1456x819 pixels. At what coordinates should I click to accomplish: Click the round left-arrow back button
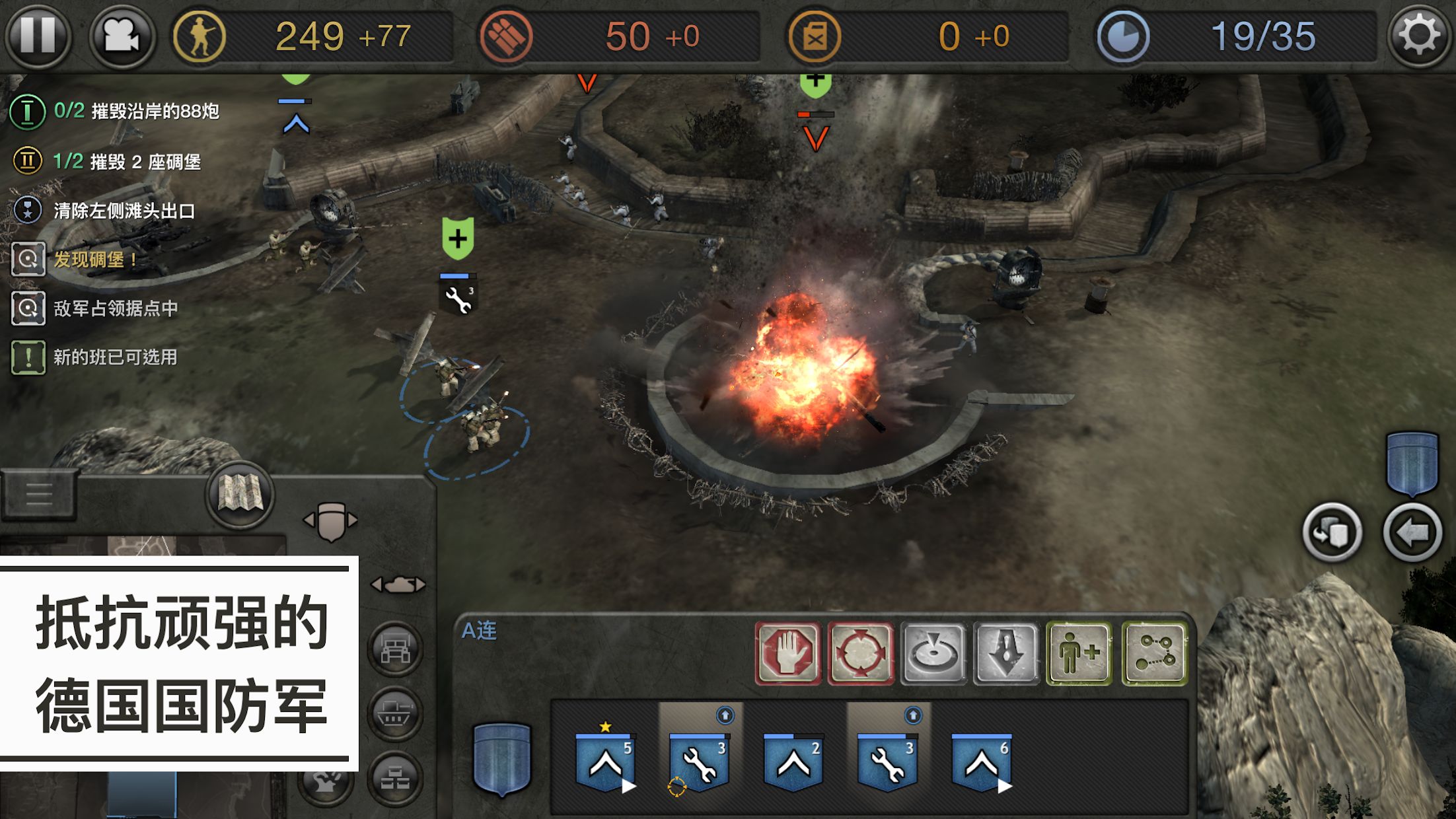point(1412,532)
